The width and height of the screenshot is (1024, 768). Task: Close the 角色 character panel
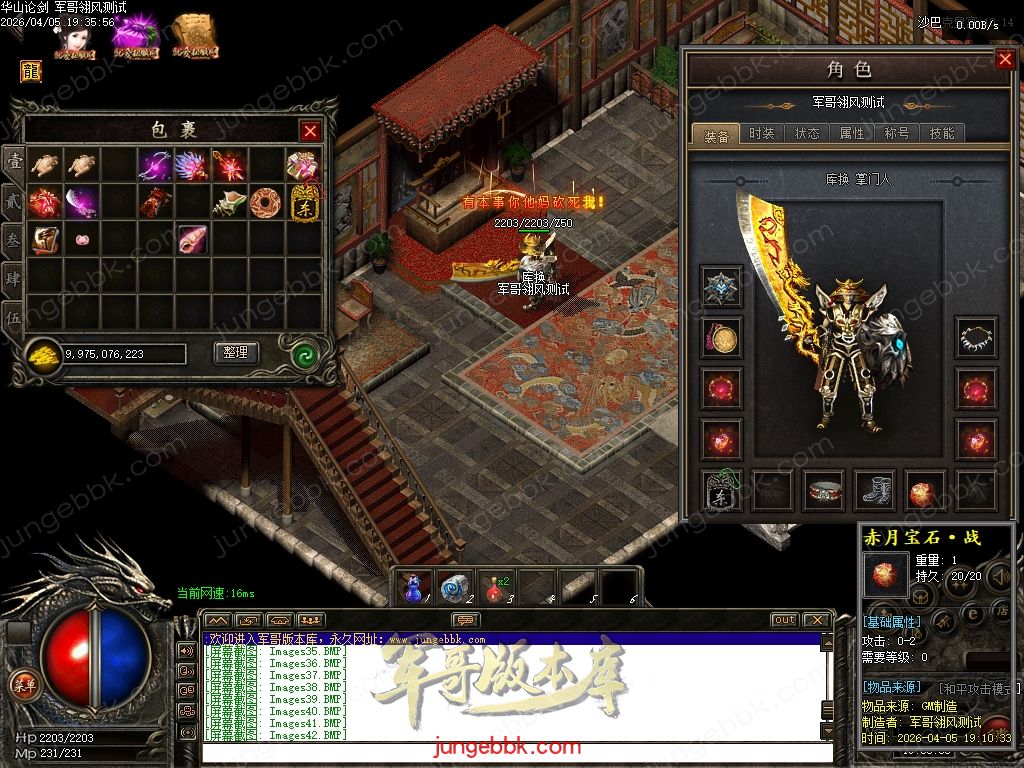(1005, 60)
